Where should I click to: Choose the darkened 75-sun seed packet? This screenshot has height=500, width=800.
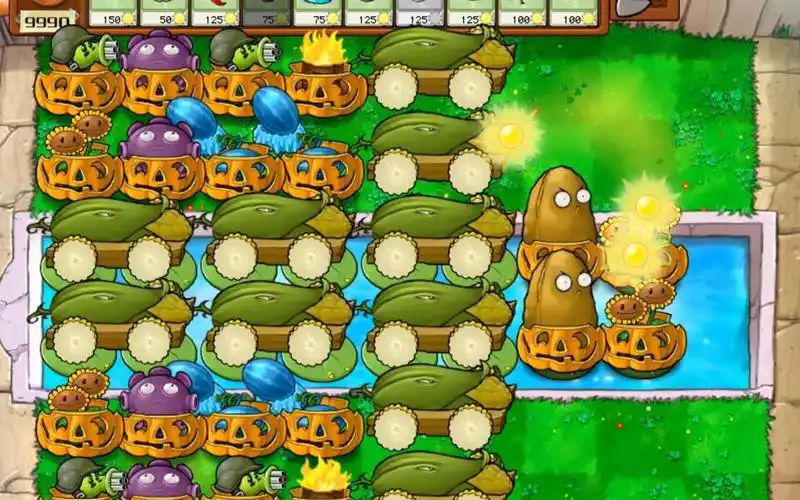click(x=265, y=11)
